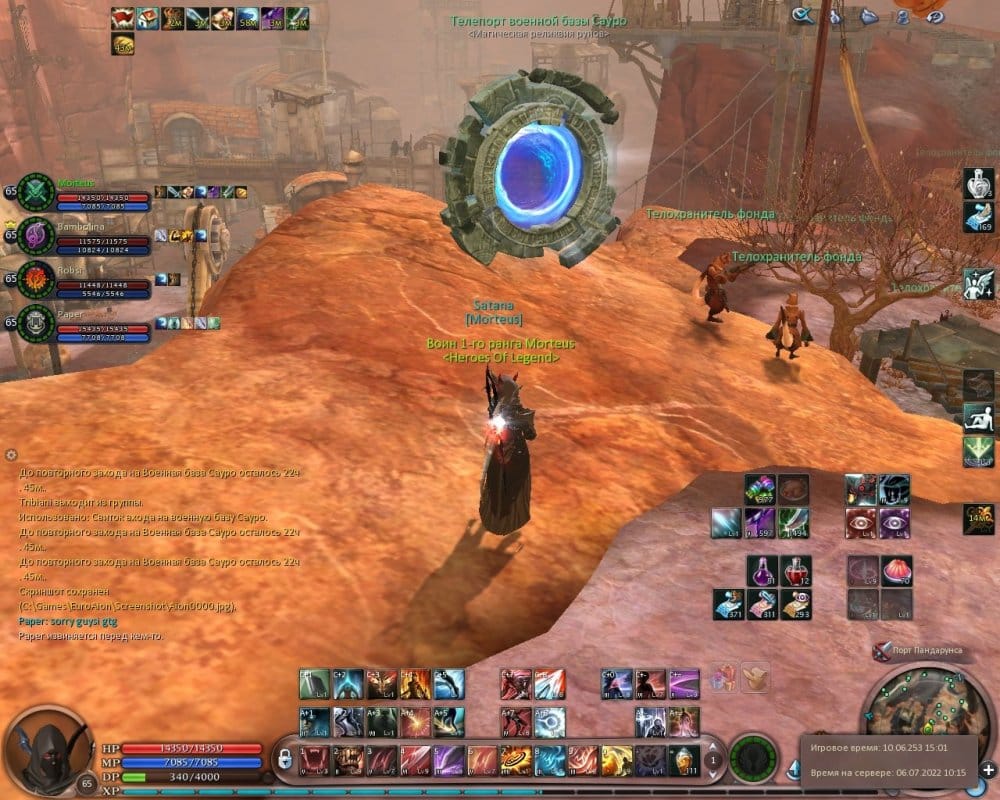
Task: Click the hotbar page number switcher
Action: click(x=712, y=761)
